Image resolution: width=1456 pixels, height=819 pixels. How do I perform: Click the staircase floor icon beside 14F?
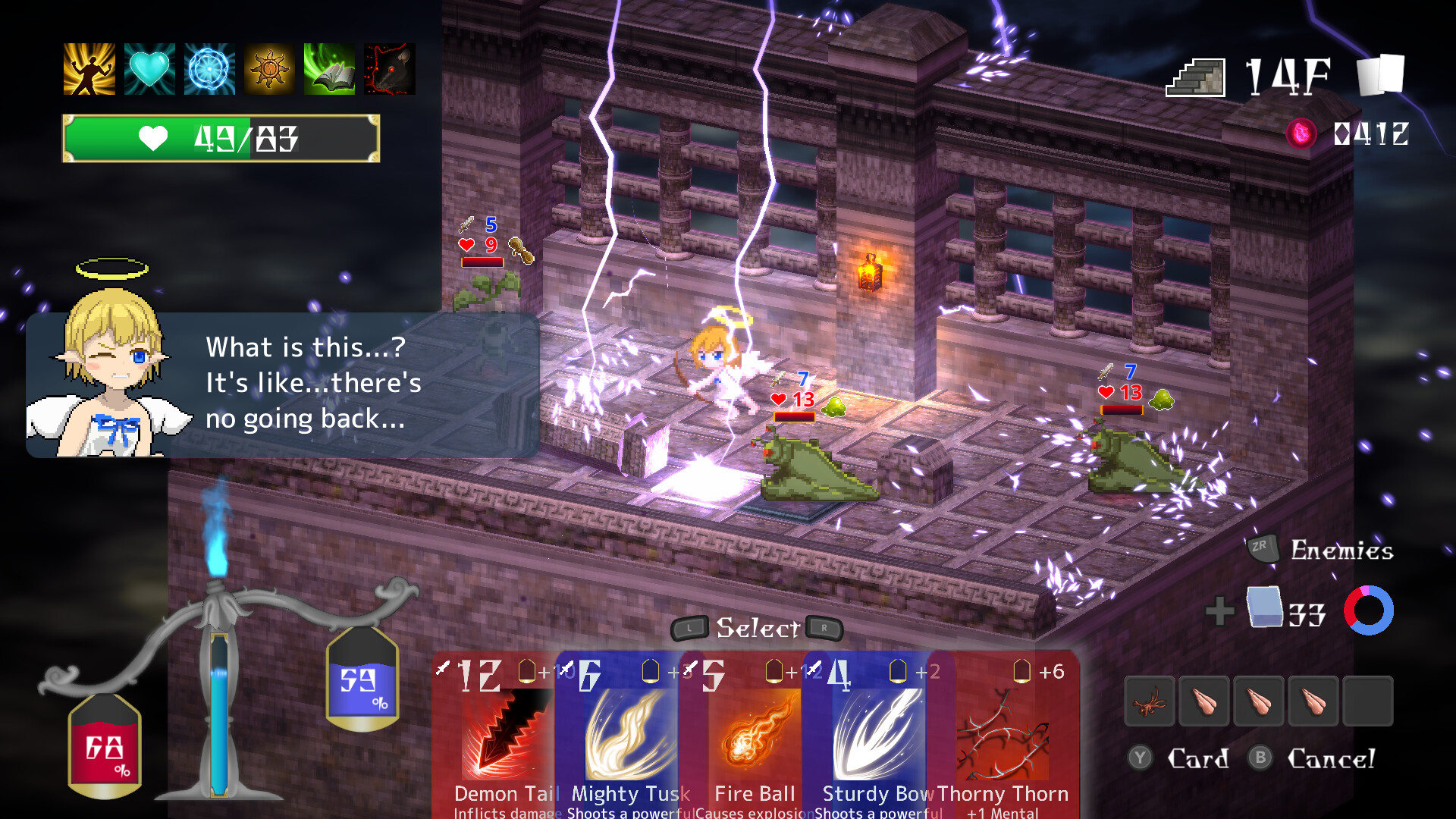pos(1195,76)
